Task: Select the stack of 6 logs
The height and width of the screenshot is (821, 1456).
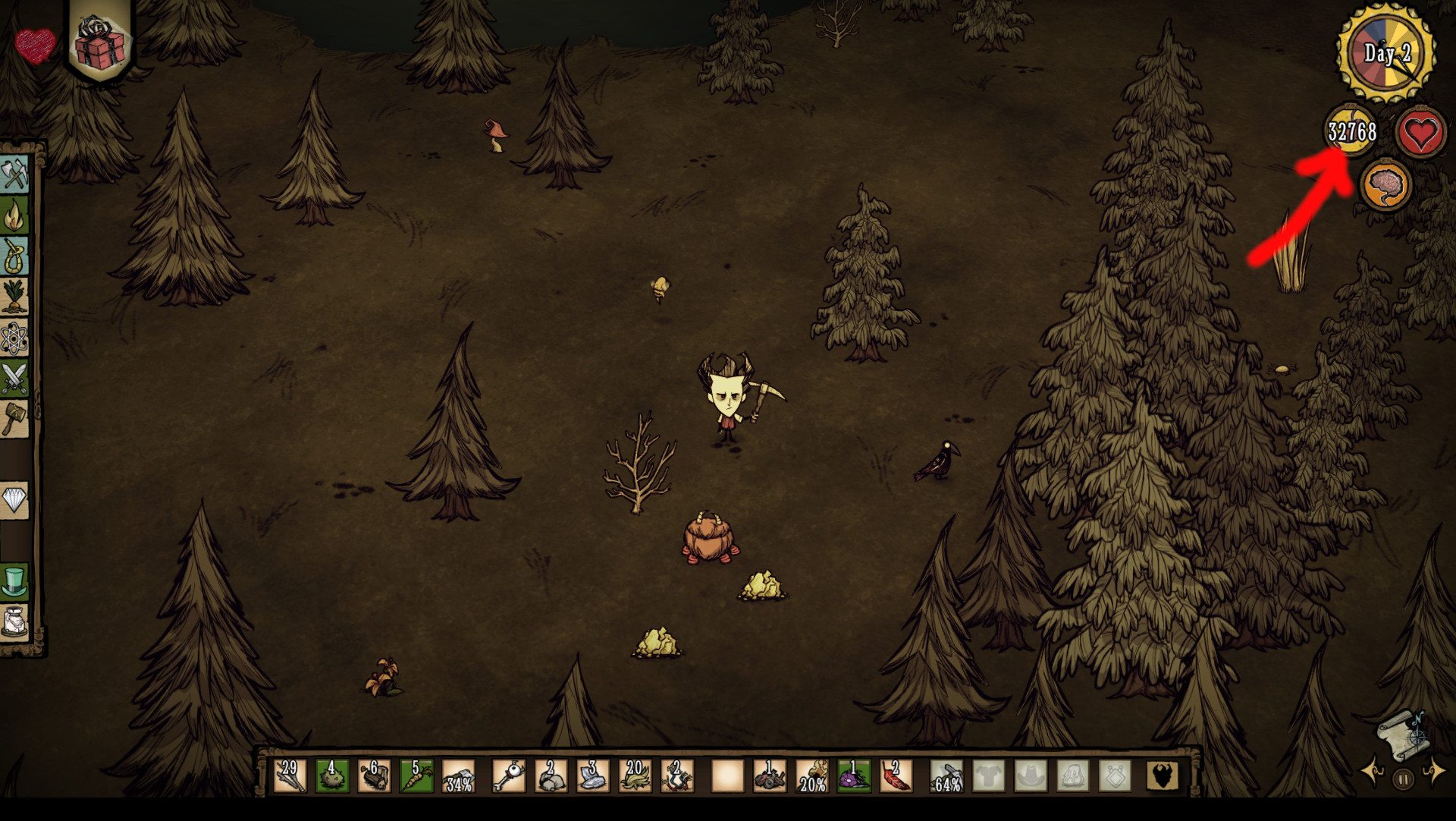Action: pos(374,775)
